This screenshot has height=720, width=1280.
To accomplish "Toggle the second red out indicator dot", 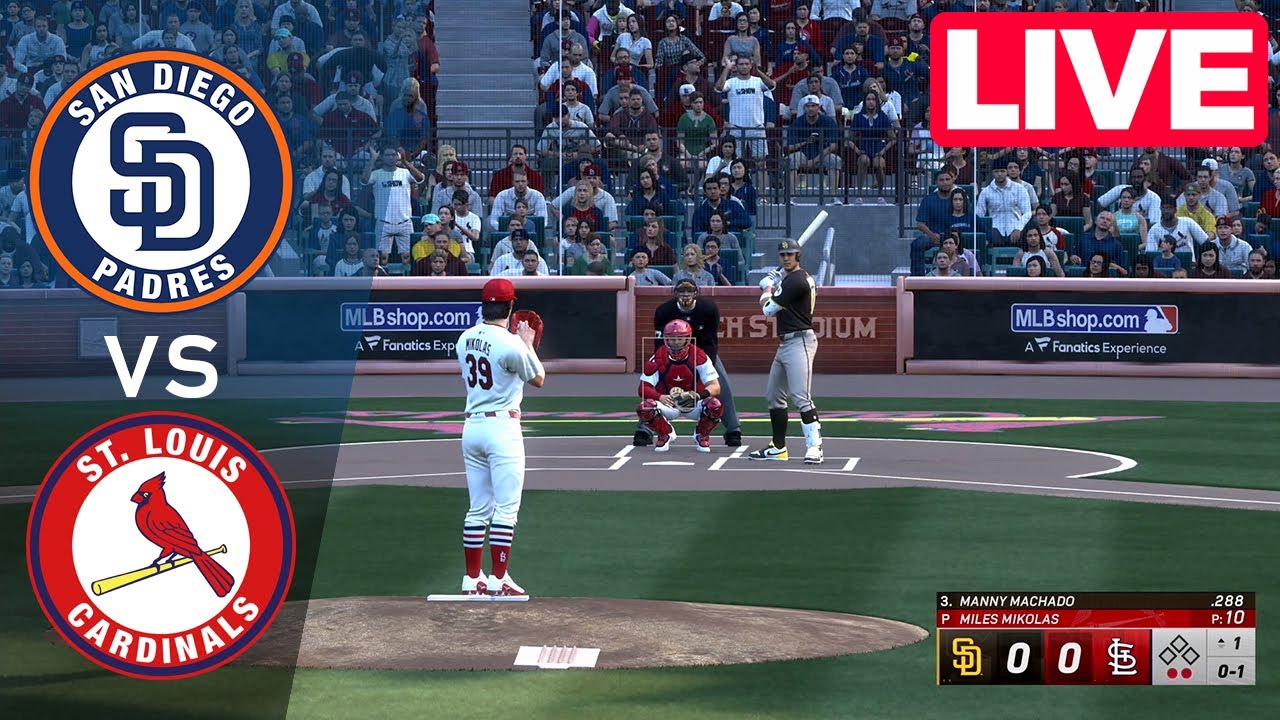I will coord(1186,673).
